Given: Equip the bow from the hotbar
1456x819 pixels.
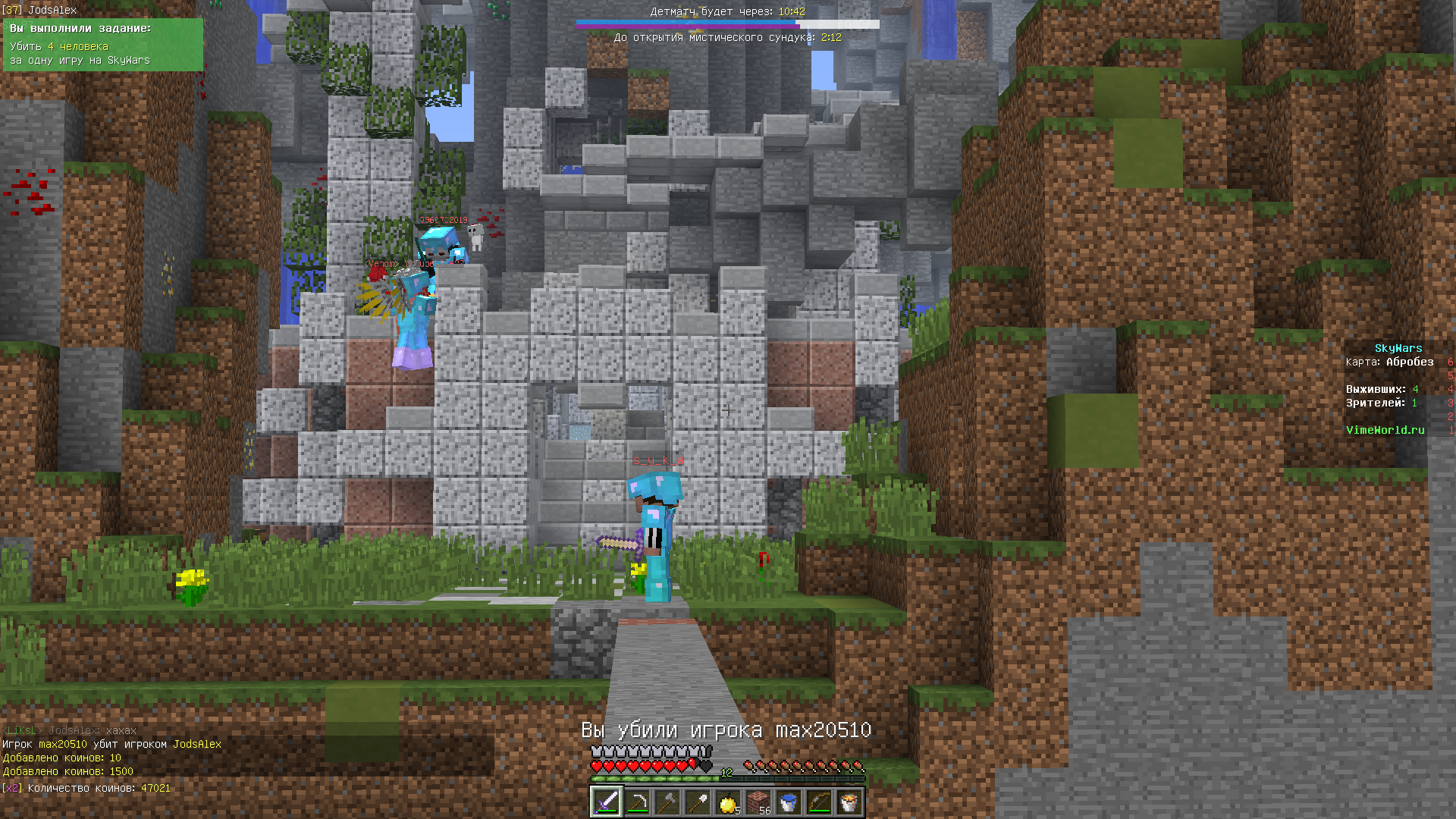Looking at the screenshot, I should (819, 802).
